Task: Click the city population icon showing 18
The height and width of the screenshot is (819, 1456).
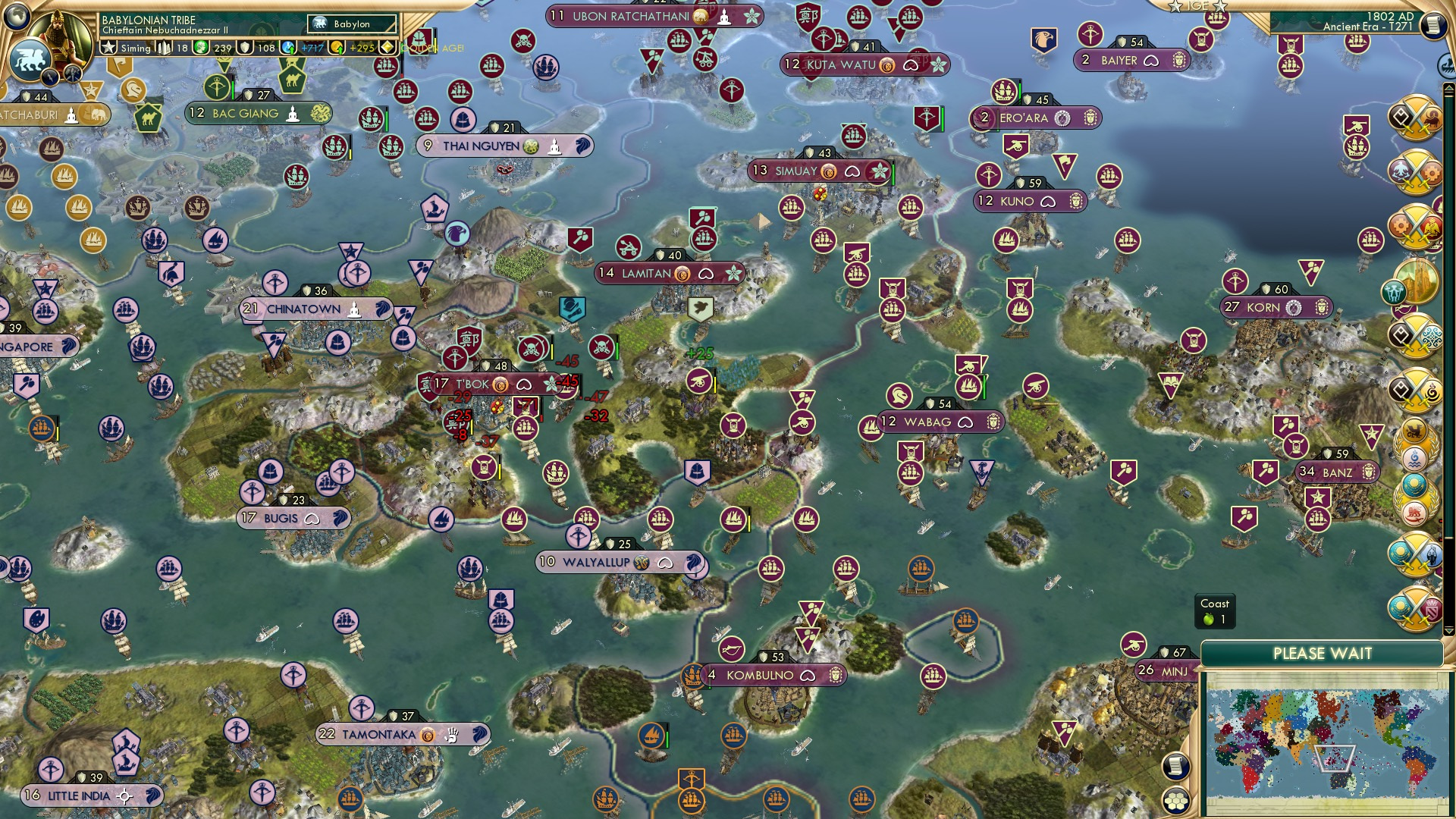Action: tap(164, 48)
